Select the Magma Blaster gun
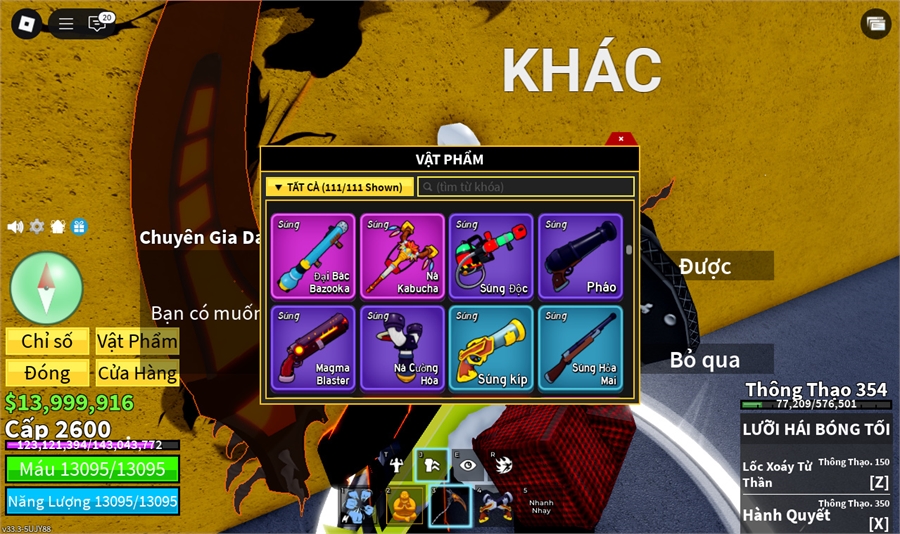 (313, 347)
